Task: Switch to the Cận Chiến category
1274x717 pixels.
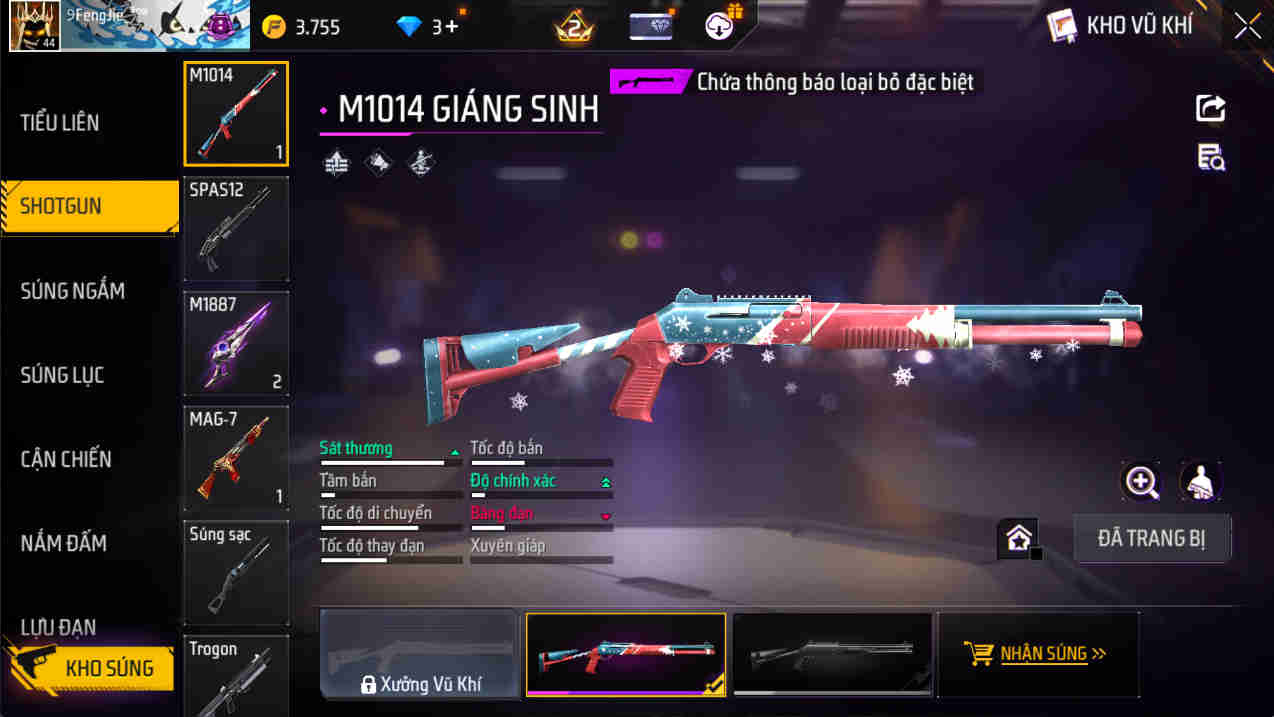Action: point(66,459)
